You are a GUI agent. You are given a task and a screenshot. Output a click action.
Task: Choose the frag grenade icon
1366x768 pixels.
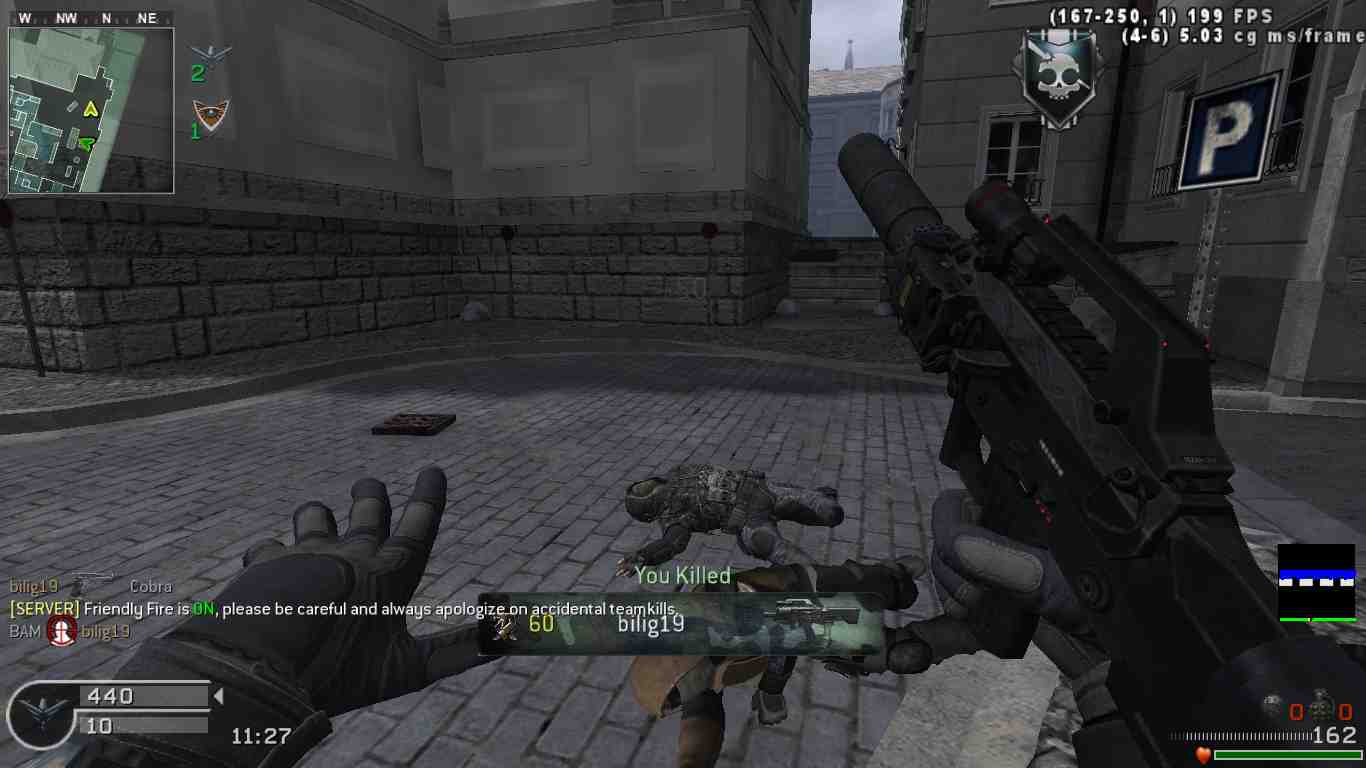coord(1321,706)
